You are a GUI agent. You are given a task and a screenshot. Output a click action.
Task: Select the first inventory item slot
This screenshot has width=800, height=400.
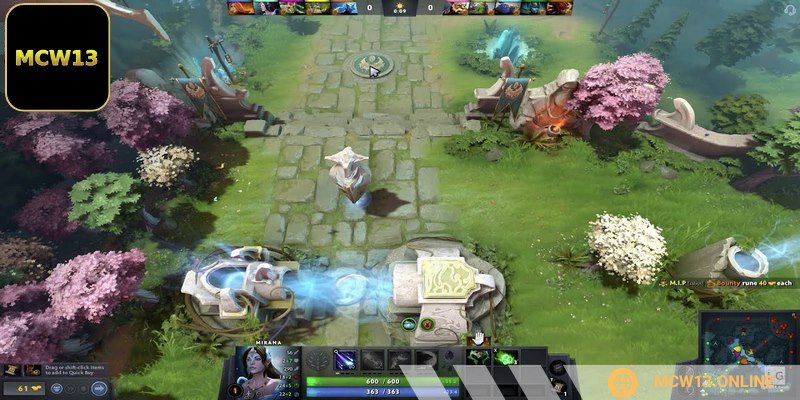pyautogui.click(x=480, y=357)
